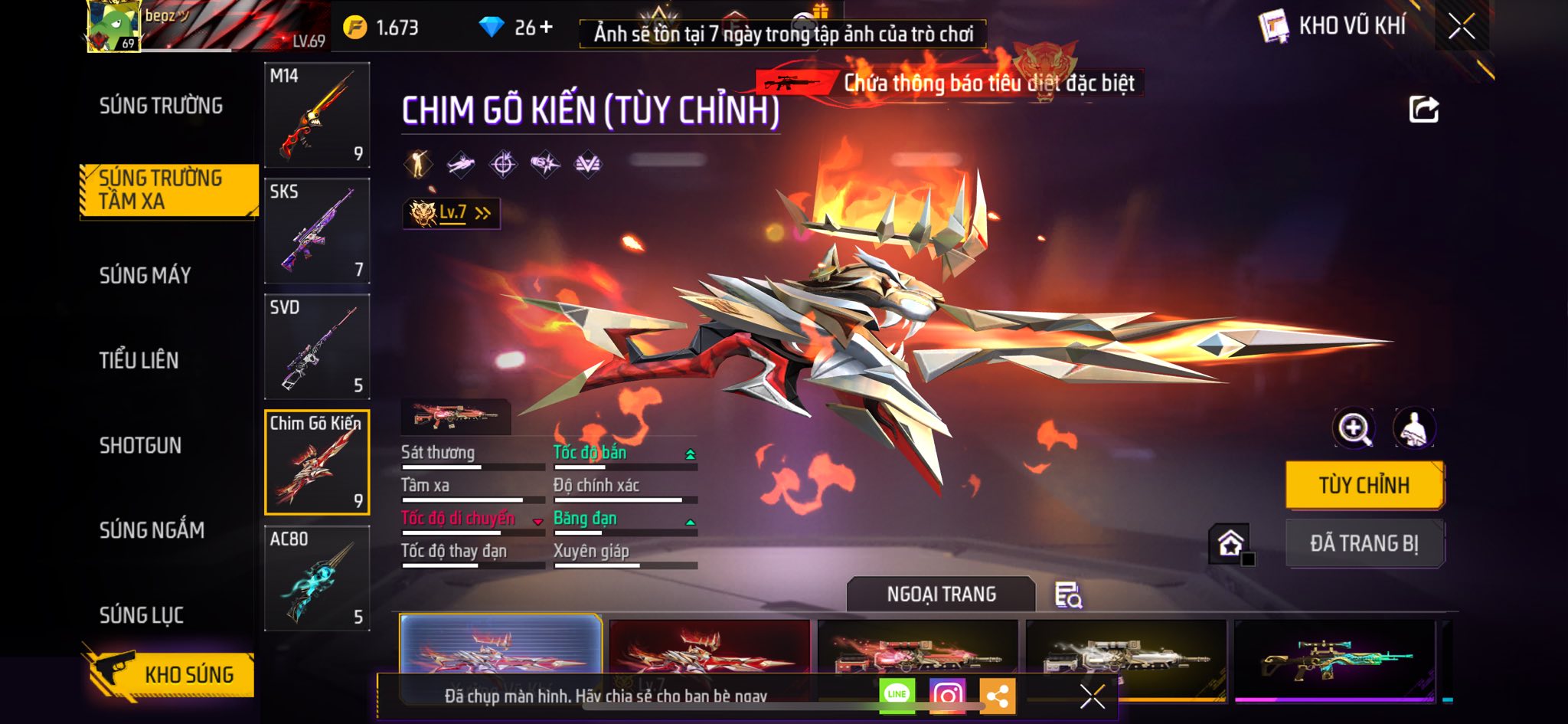Share the weapon using the arrow icon

(x=1423, y=110)
